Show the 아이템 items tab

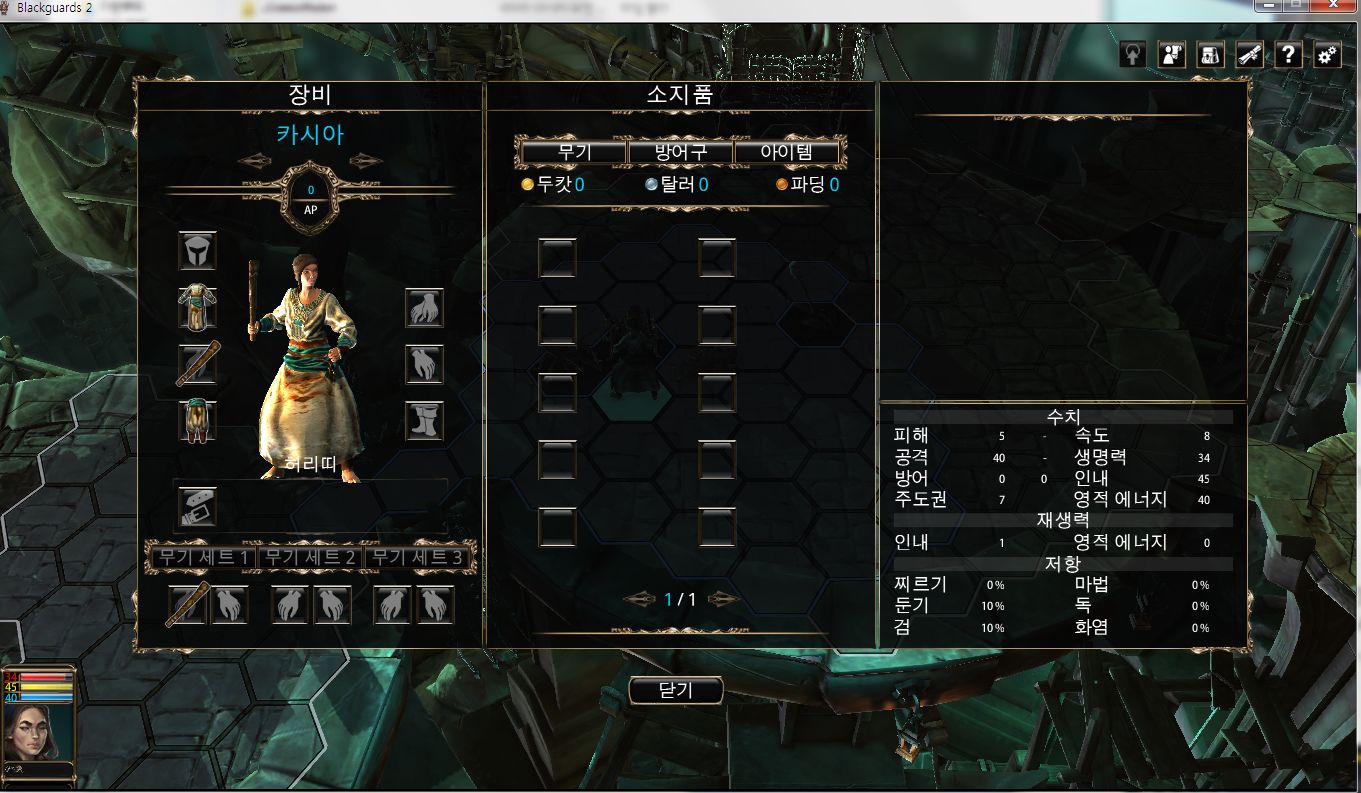coord(786,153)
